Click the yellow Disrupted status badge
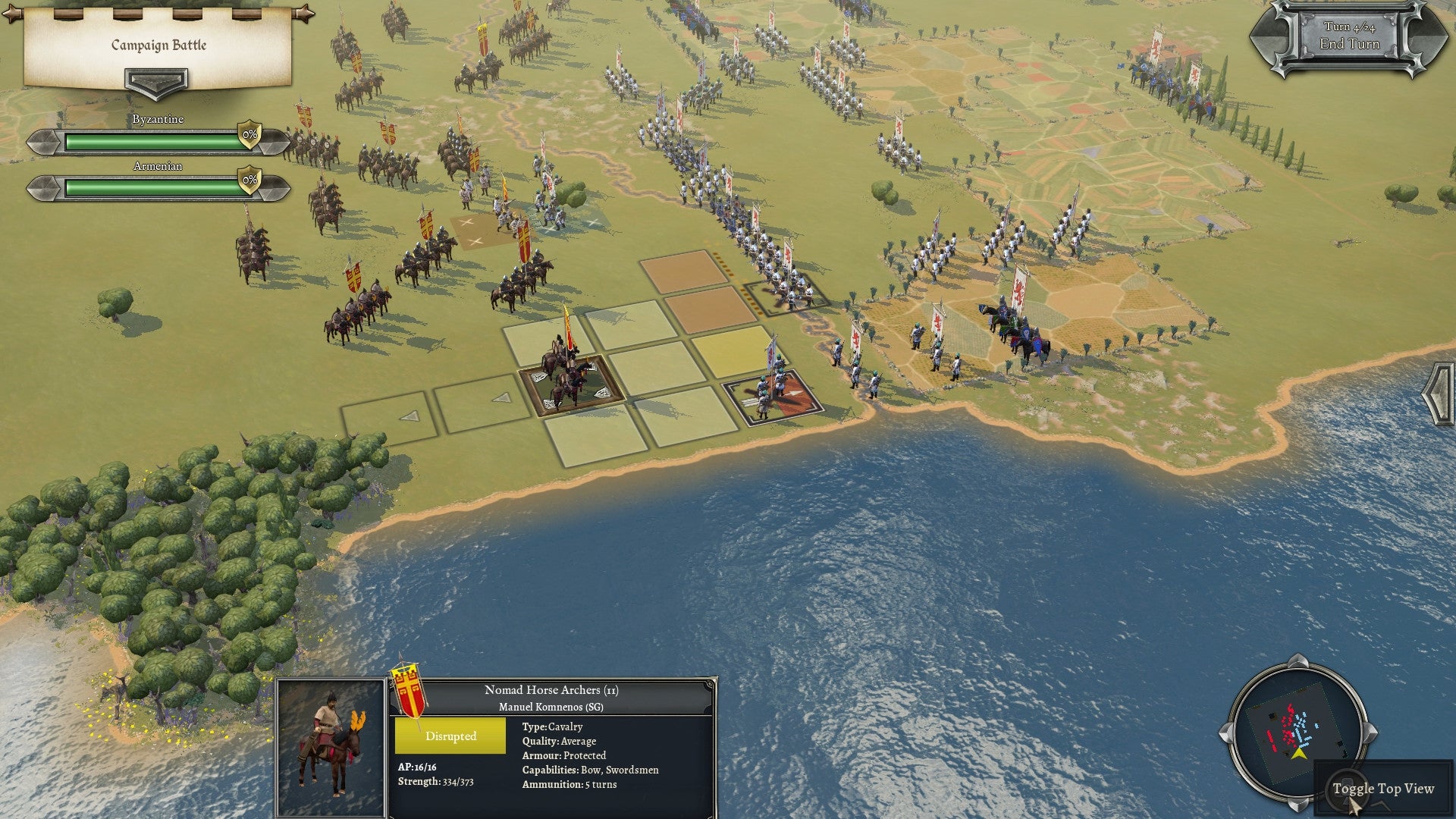This screenshot has height=819, width=1456. [450, 735]
